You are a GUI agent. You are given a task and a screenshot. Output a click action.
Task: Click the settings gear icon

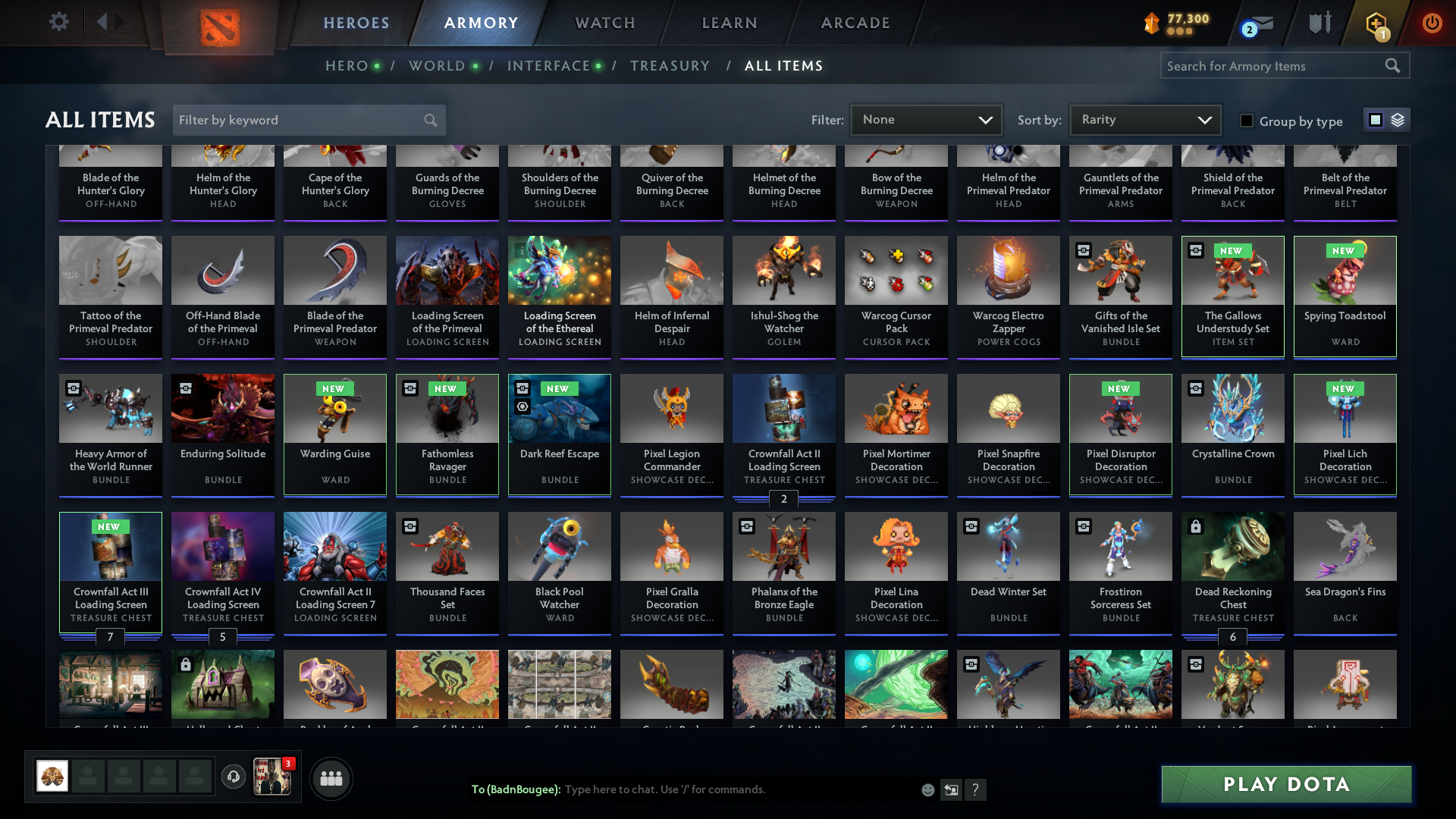(58, 22)
